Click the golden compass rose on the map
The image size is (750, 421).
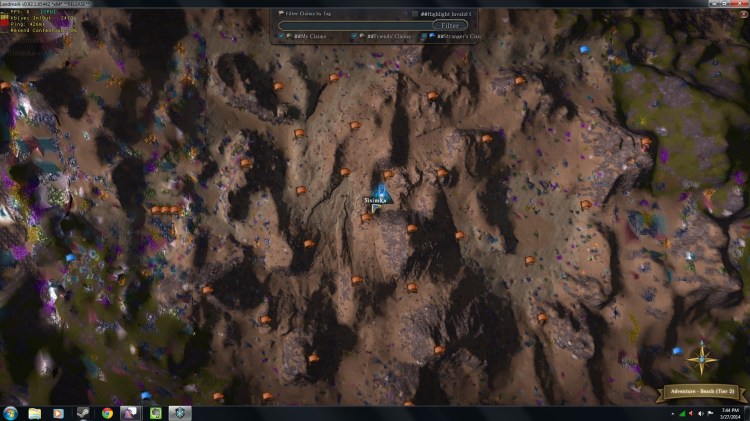pos(702,356)
